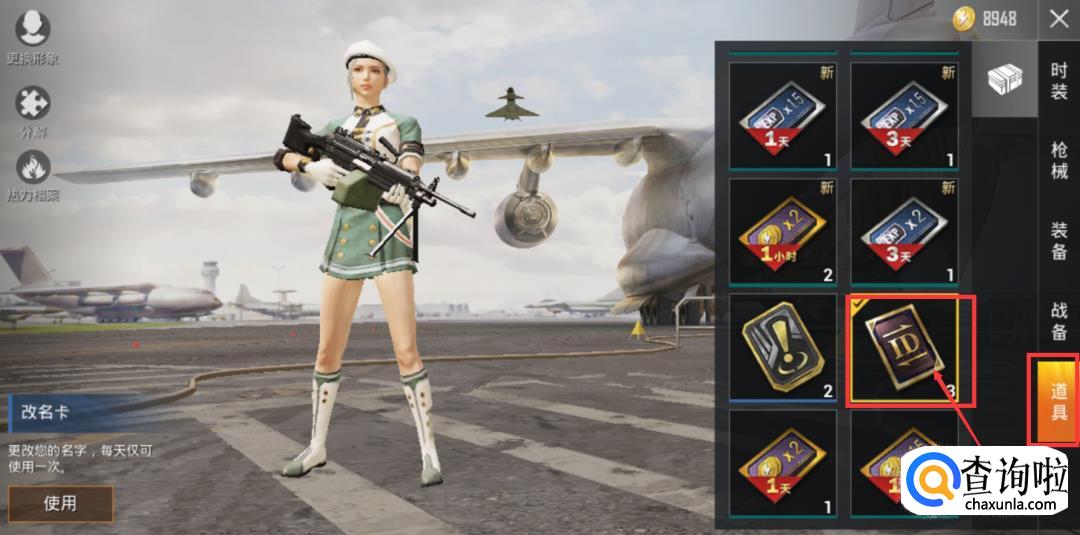Select the ID rename card slot
The width and height of the screenshot is (1080, 535).
[904, 349]
